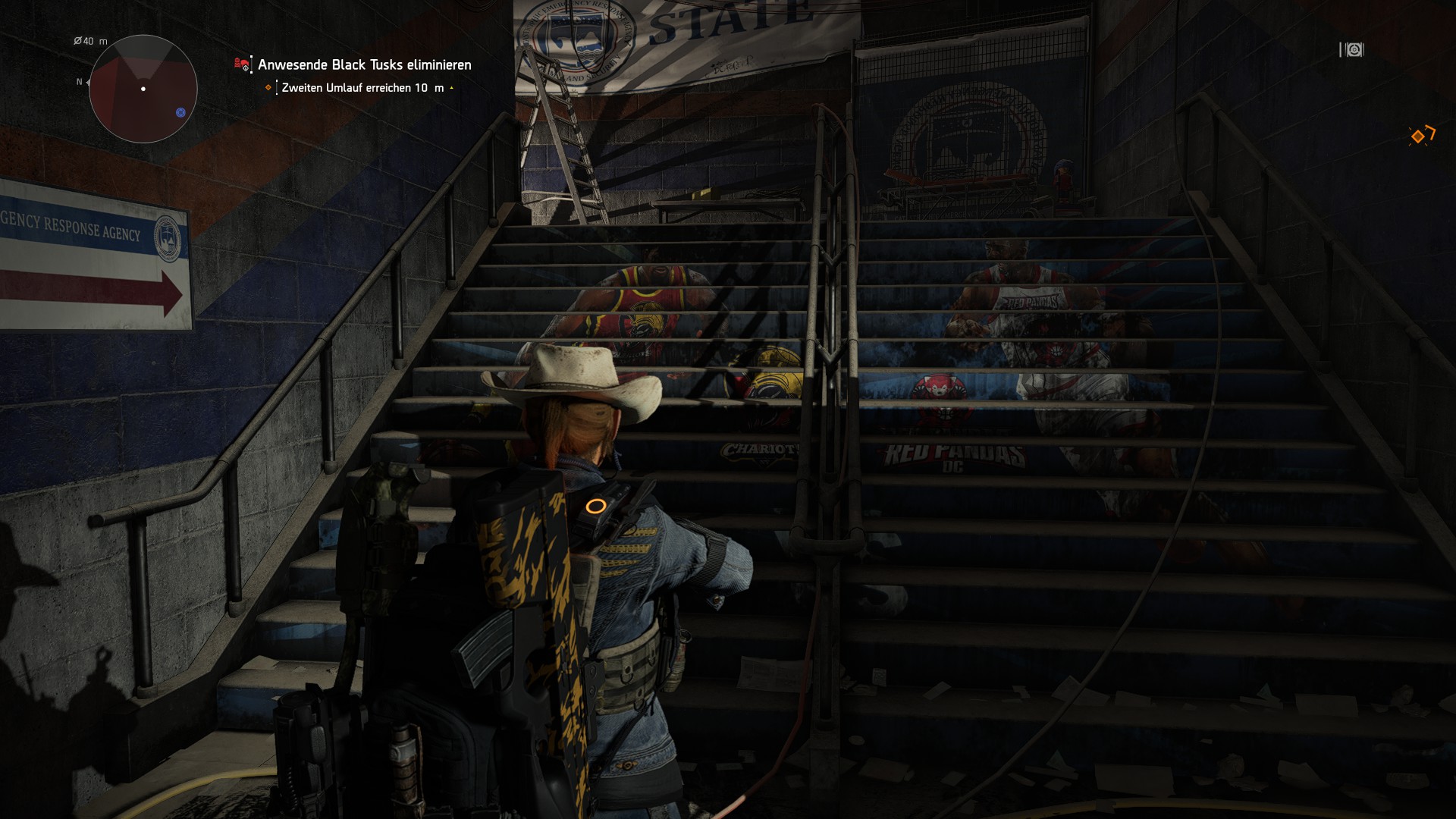Image resolution: width=1456 pixels, height=819 pixels.
Task: Click the orange diamond objective marker icon
Action: click(x=268, y=88)
